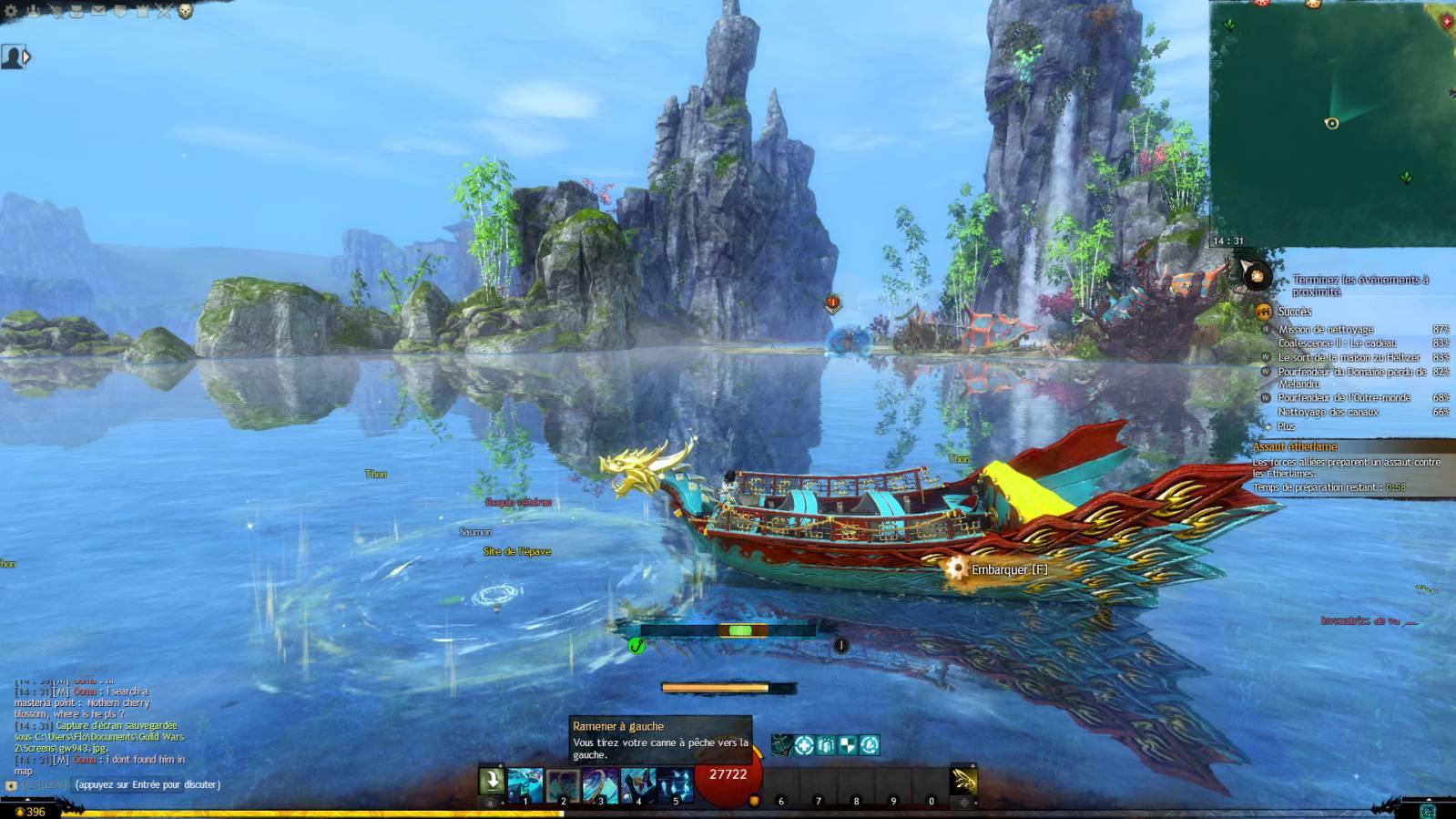
Task: Click the golden mount icon on skill bar
Action: [963, 782]
